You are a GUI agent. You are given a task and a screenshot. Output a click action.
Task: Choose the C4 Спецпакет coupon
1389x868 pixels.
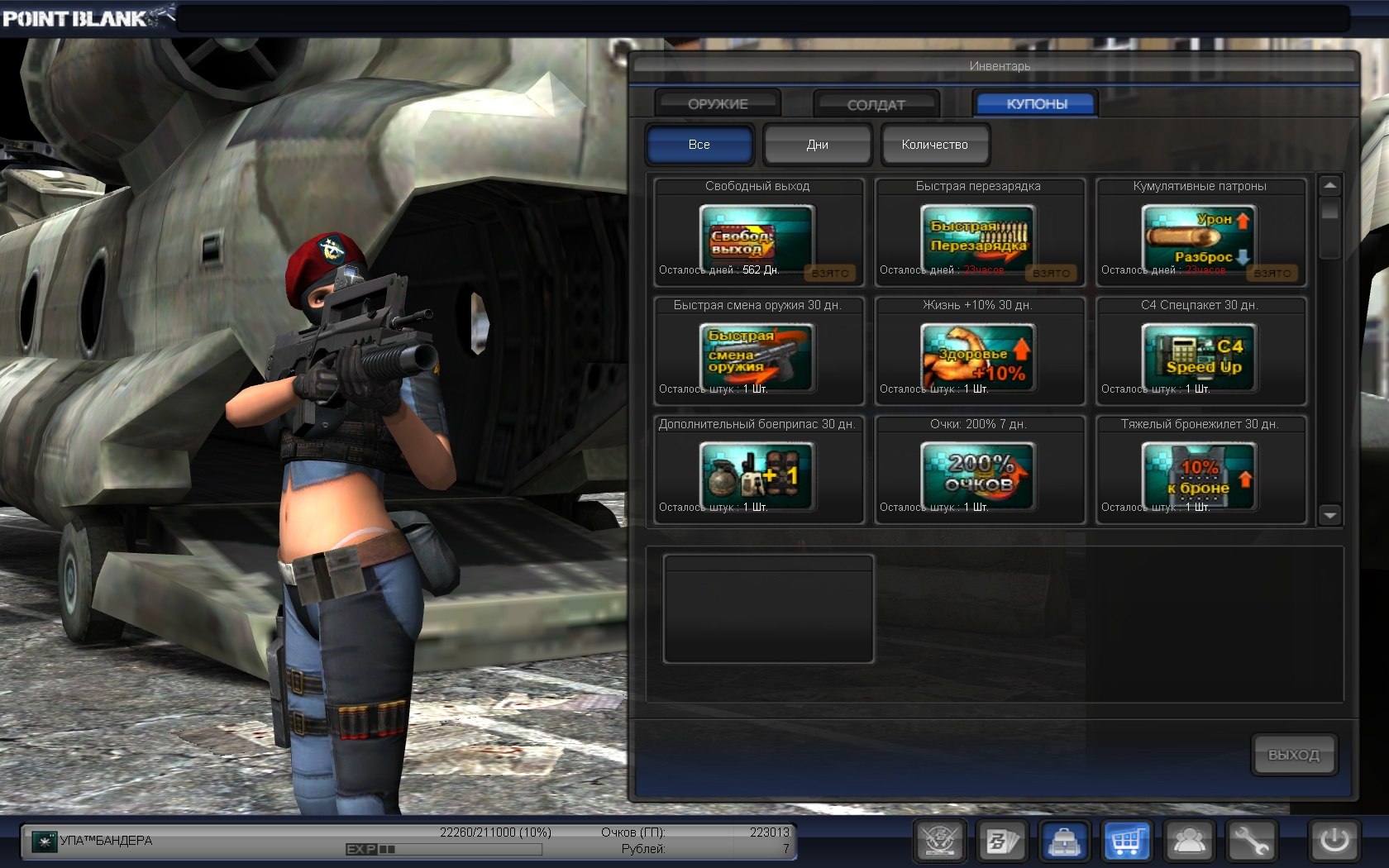1200,357
